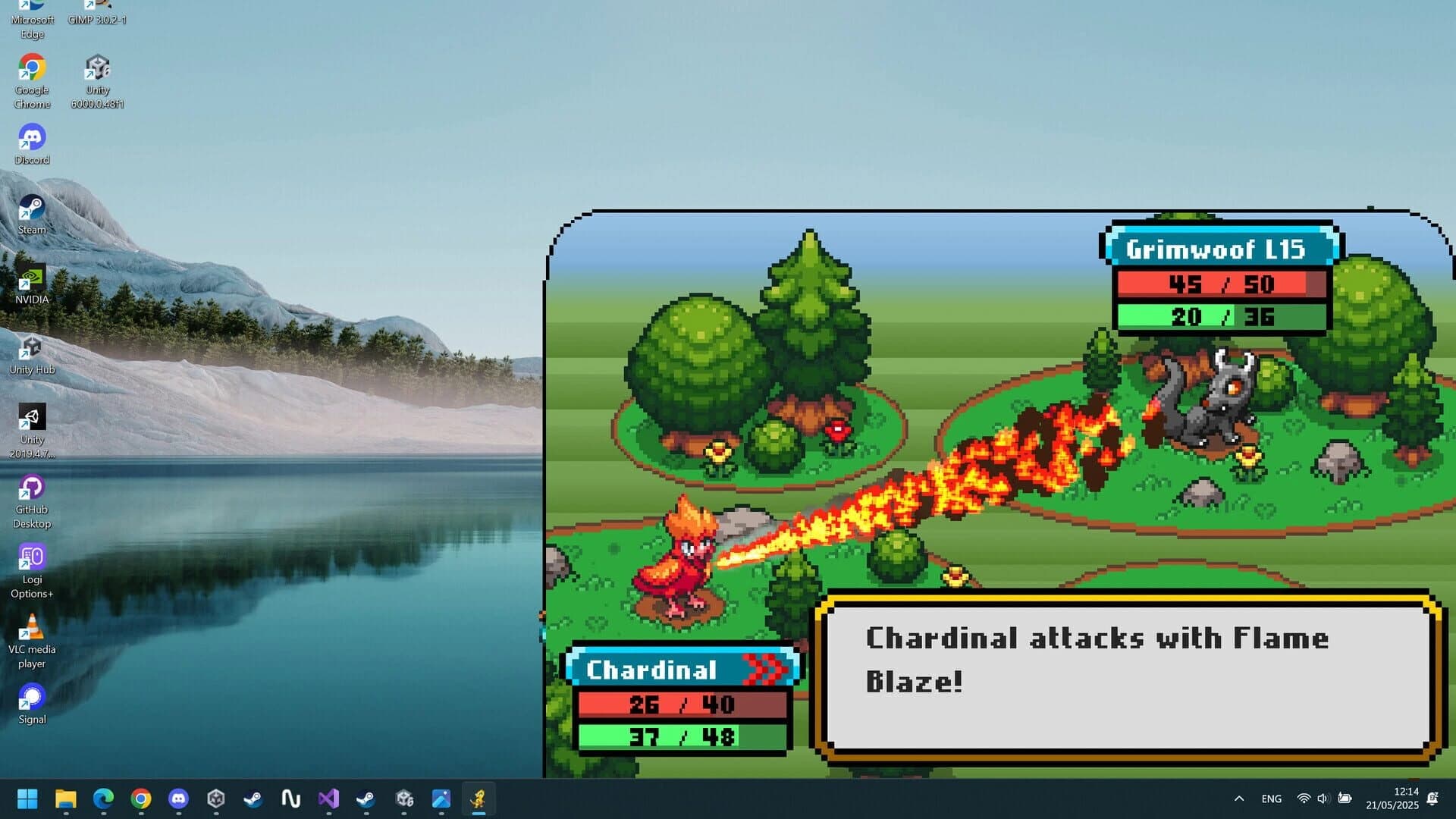1456x819 pixels.
Task: Open the Photos app from the taskbar
Action: 442,799
